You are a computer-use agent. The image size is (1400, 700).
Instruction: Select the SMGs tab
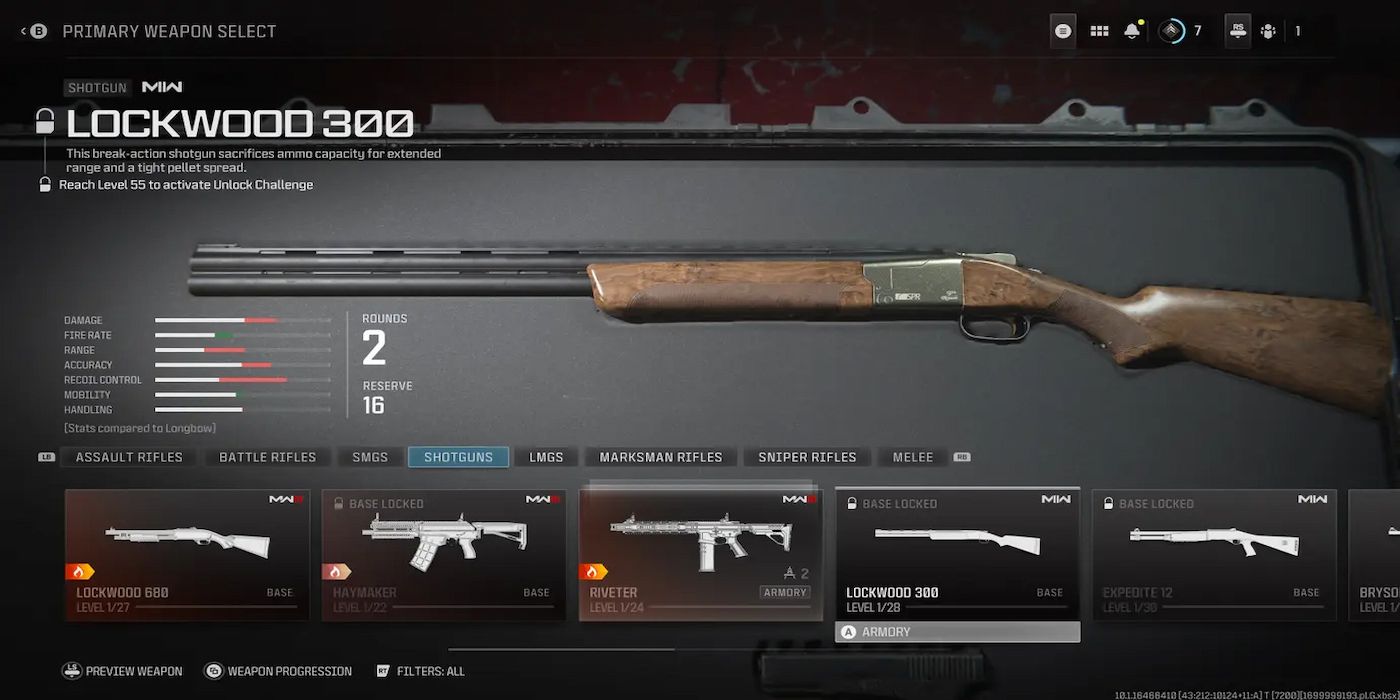coord(370,457)
